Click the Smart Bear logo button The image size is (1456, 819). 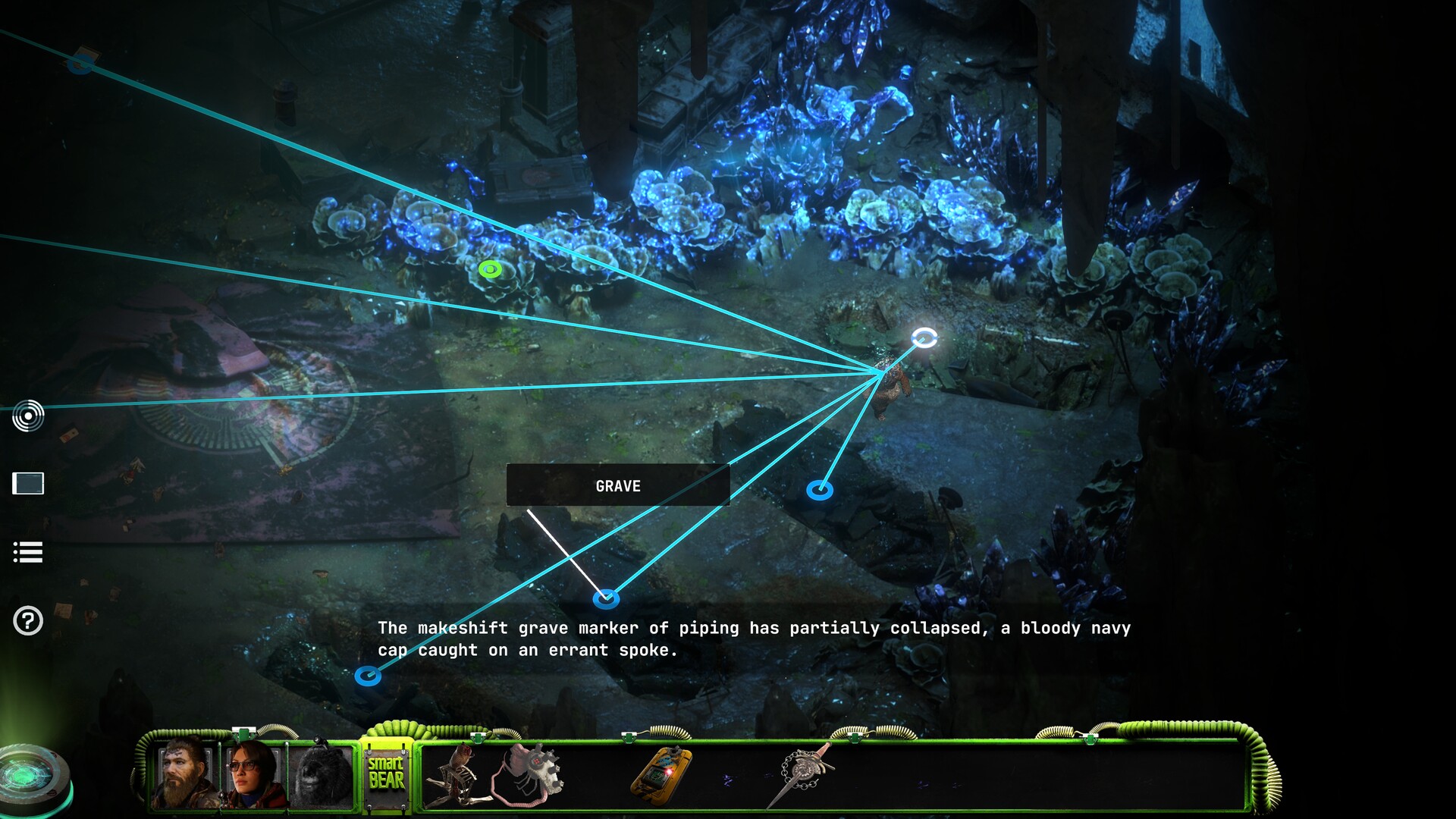tap(386, 773)
